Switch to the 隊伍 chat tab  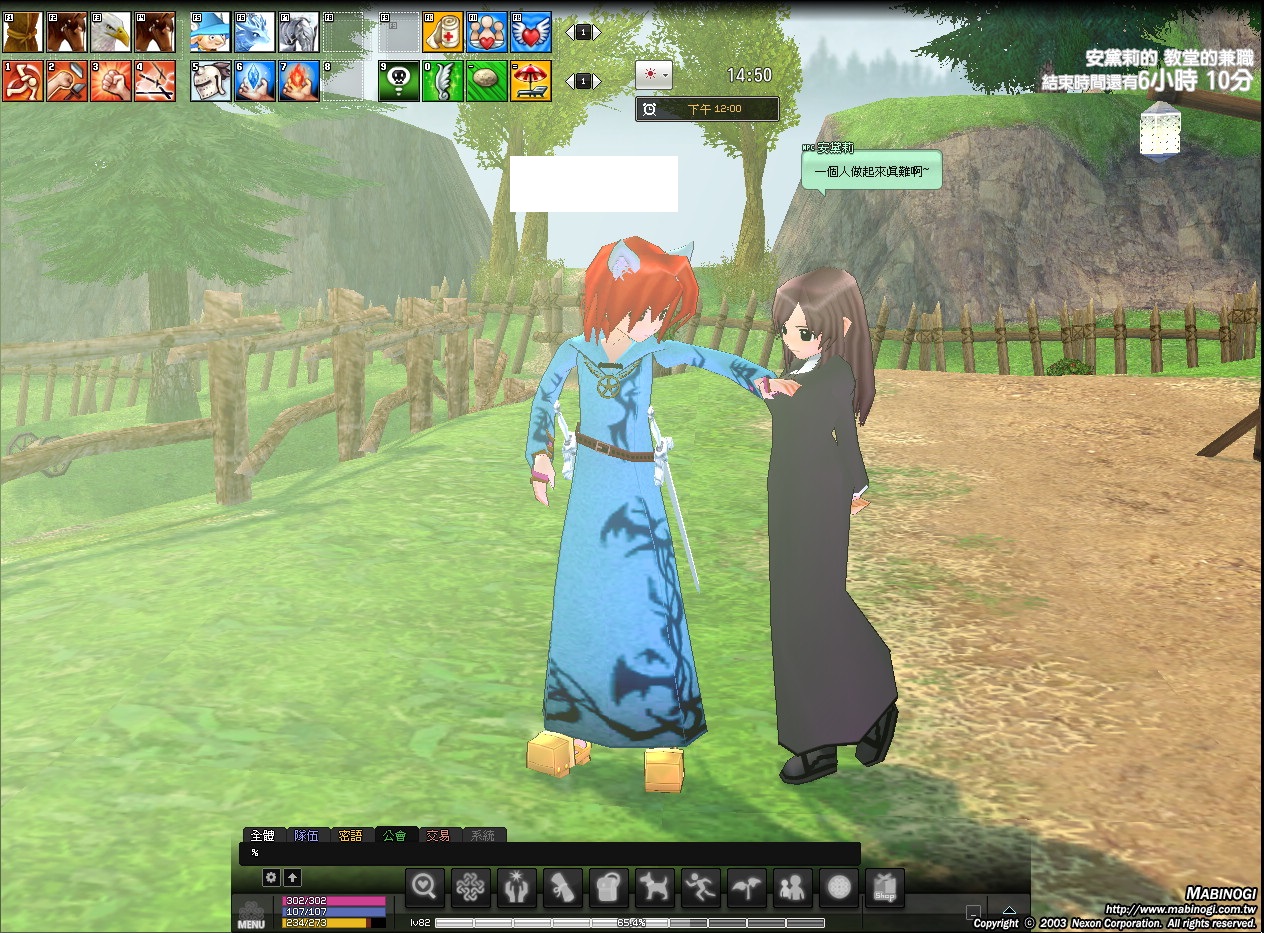pos(306,835)
